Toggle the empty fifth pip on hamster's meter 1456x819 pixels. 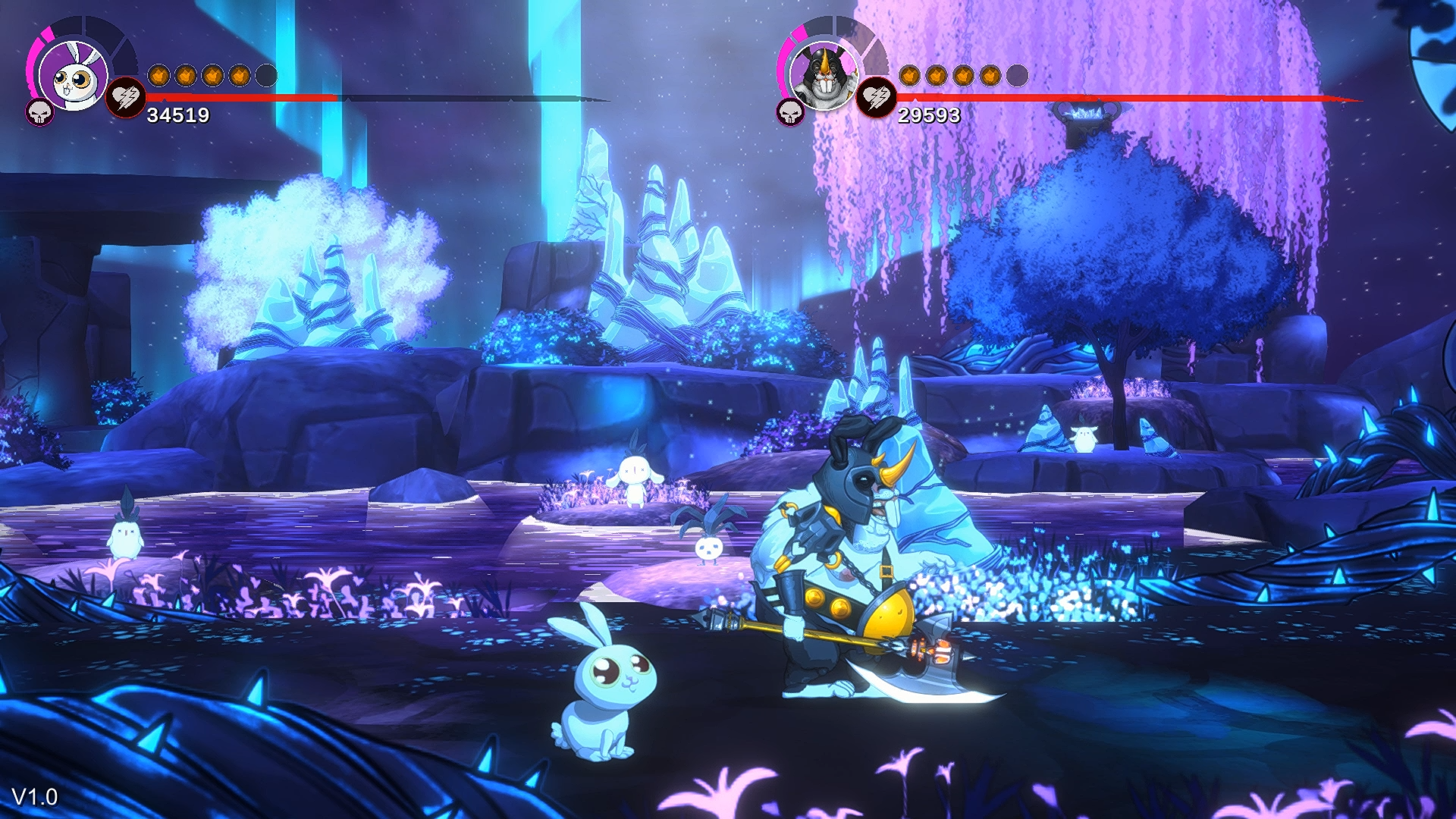(1017, 74)
